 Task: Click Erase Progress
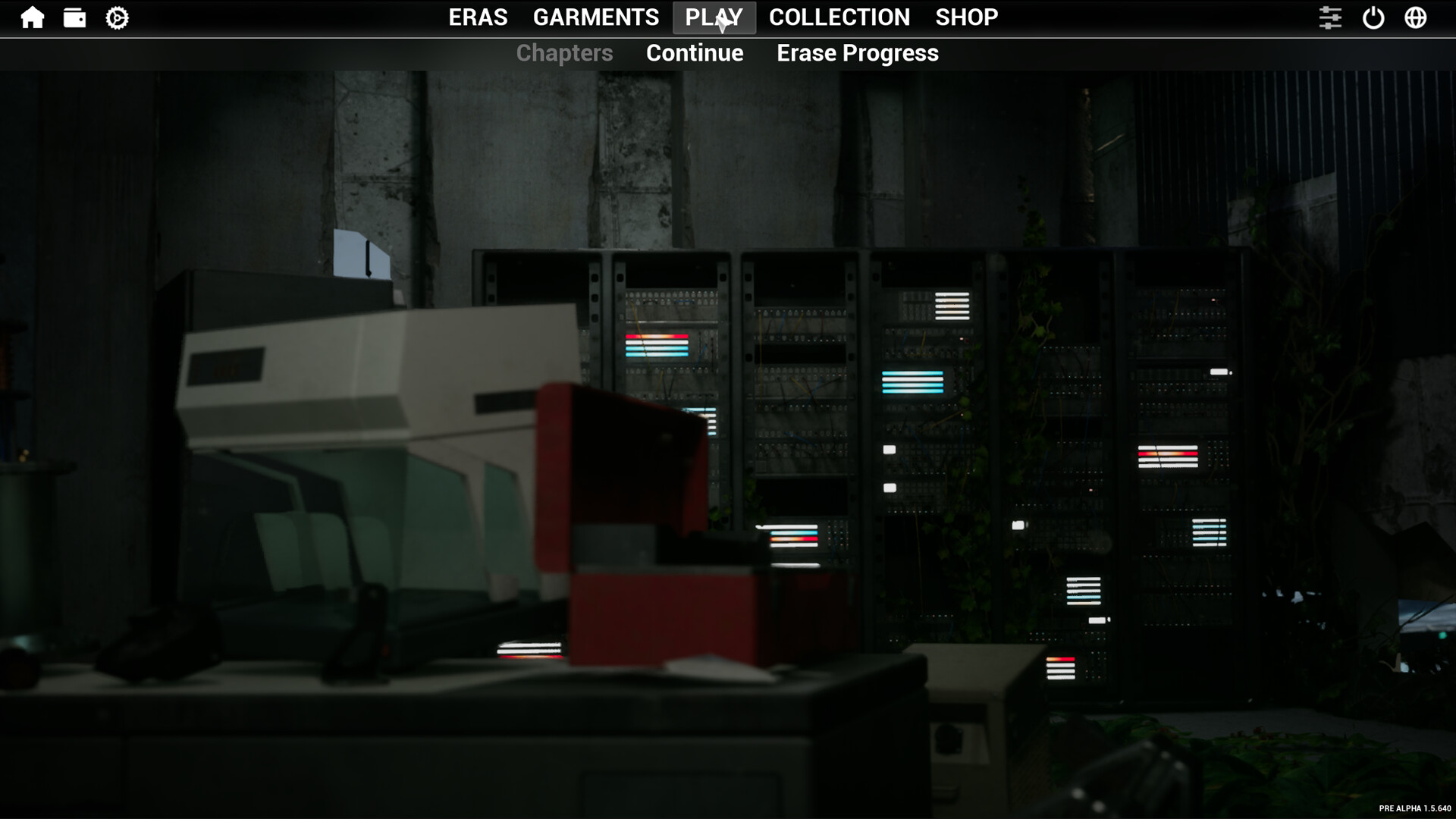click(x=857, y=53)
